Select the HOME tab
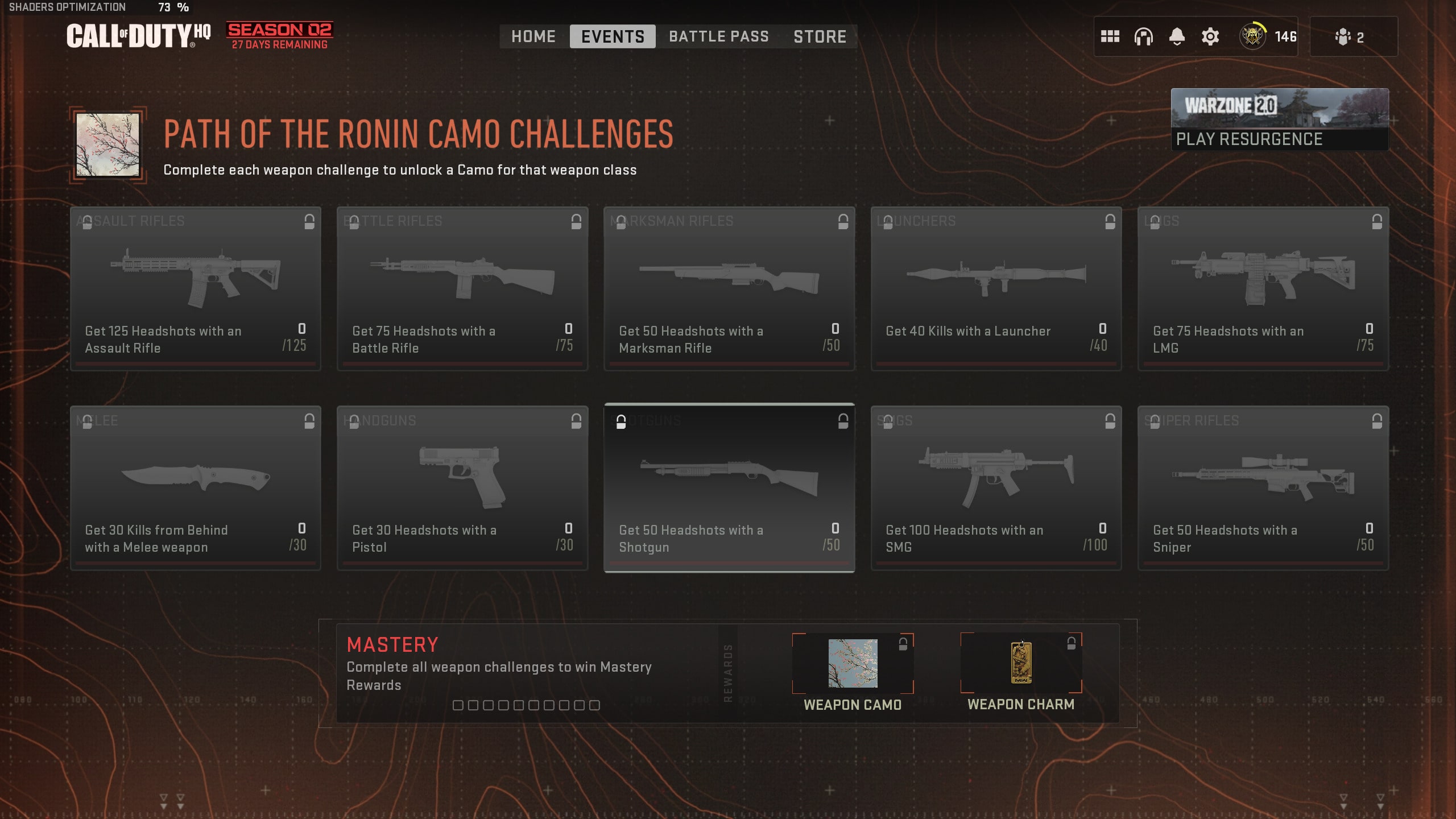The image size is (1456, 819). pyautogui.click(x=533, y=36)
